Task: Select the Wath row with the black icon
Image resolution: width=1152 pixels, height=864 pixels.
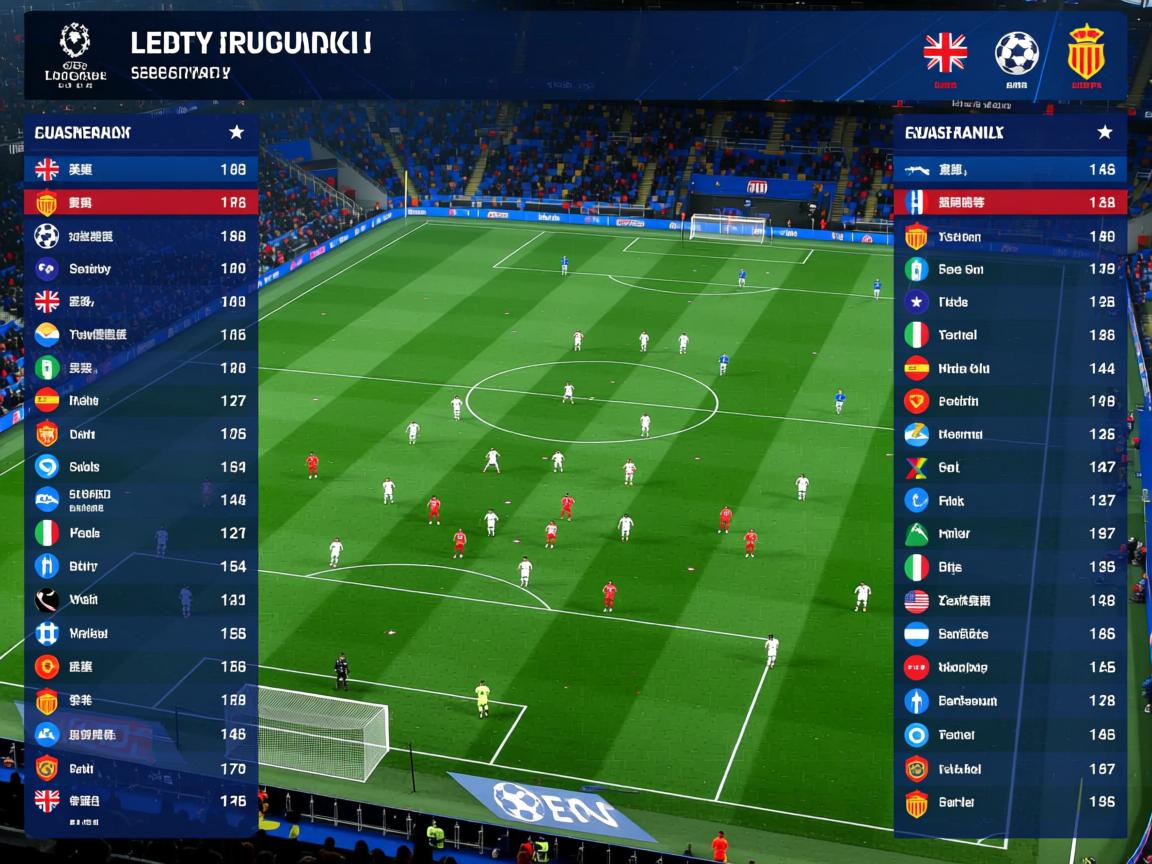Action: pos(140,600)
